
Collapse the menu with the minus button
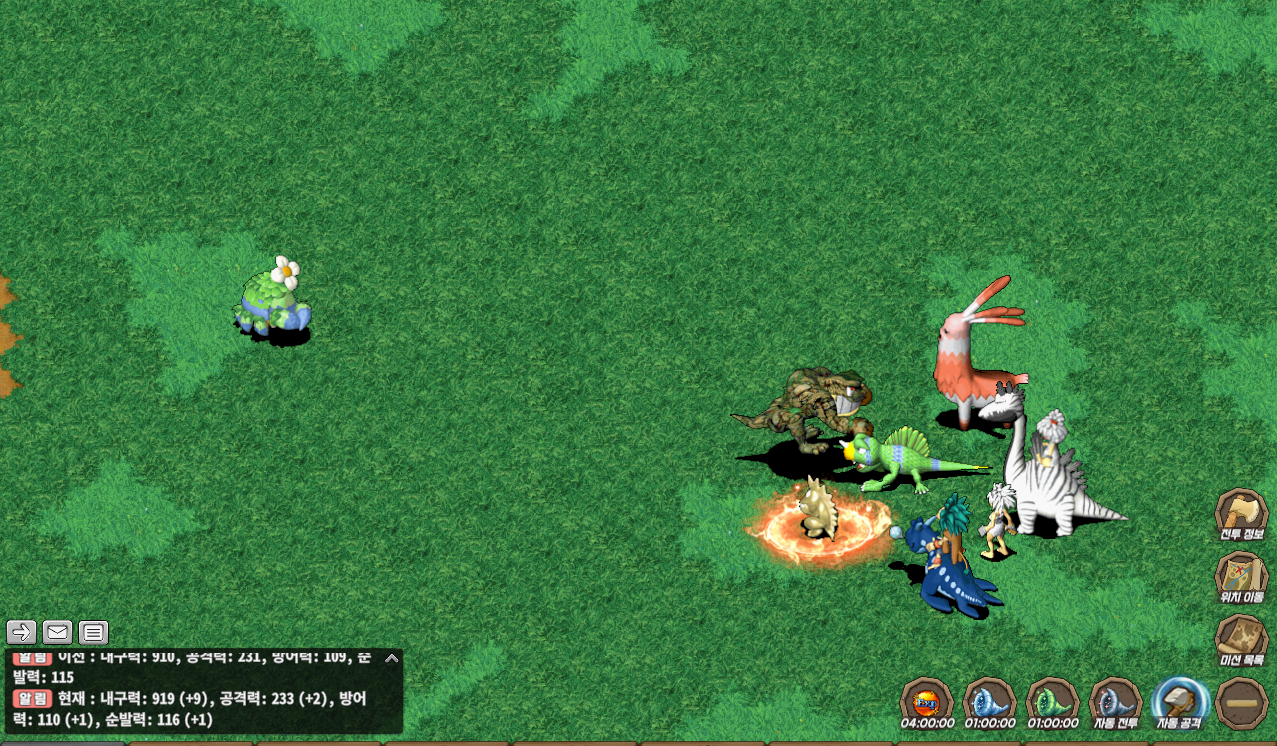click(x=1242, y=703)
